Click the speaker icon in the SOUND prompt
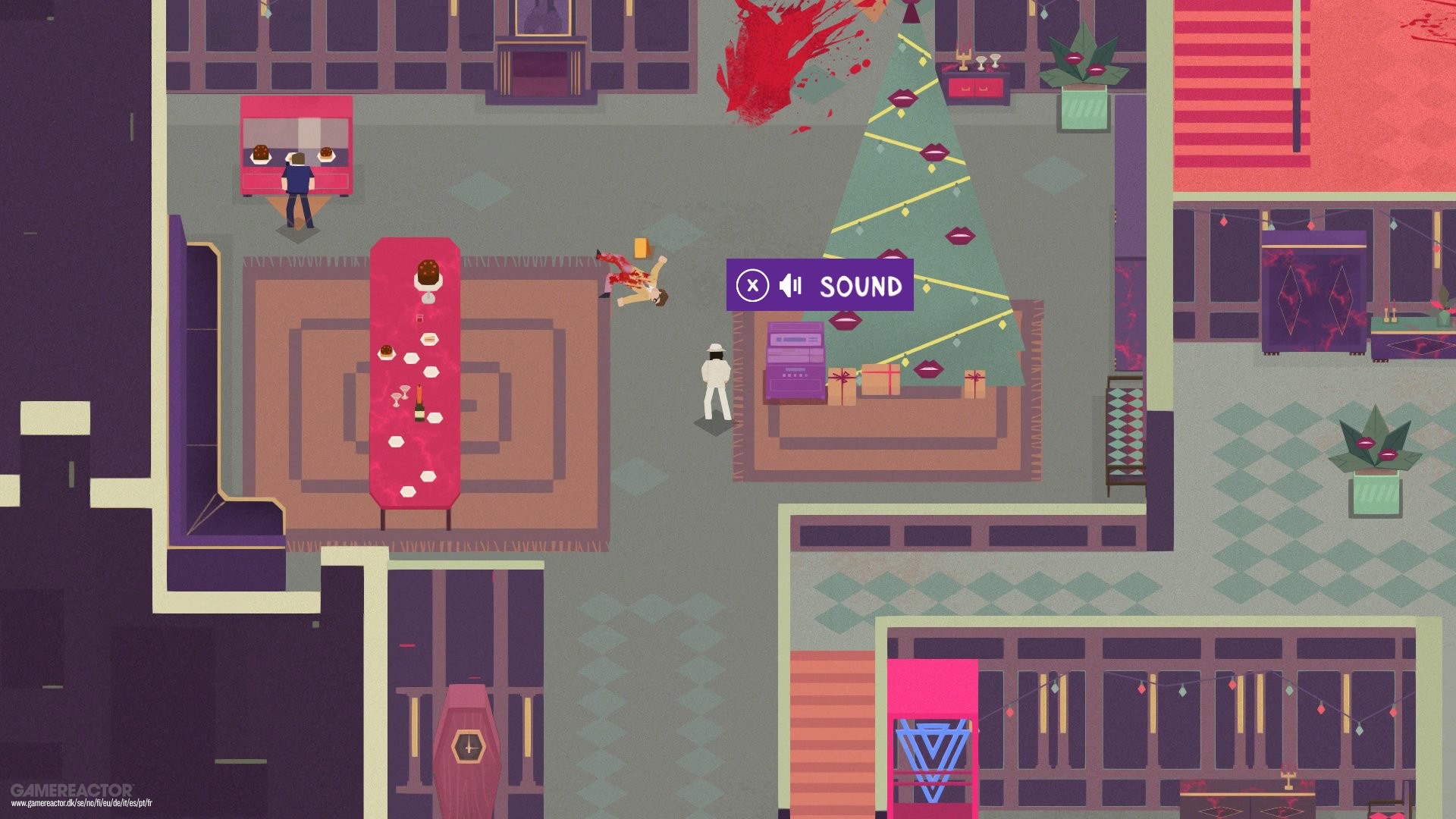 coord(791,287)
